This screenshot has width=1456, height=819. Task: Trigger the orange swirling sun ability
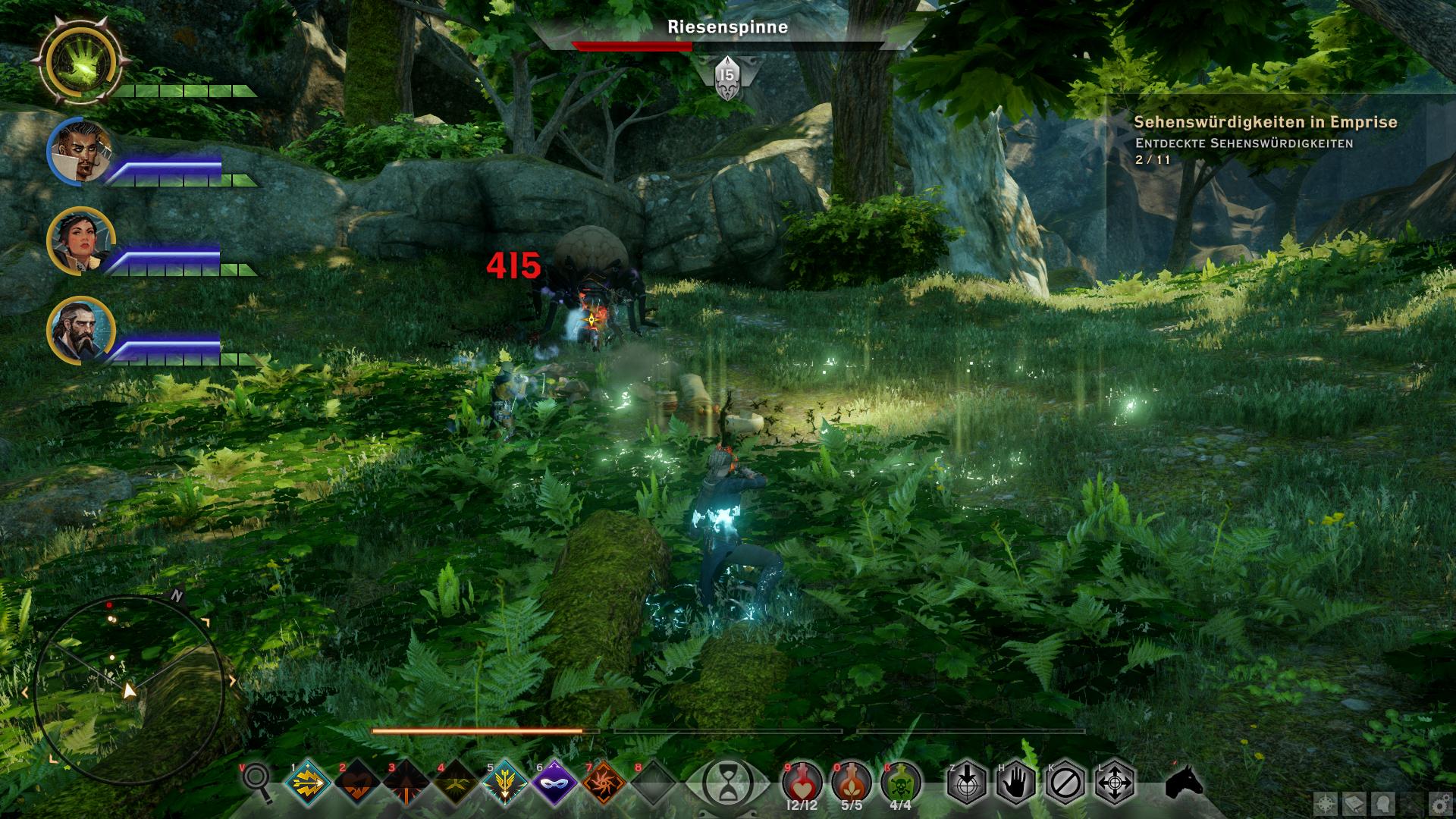(x=604, y=782)
